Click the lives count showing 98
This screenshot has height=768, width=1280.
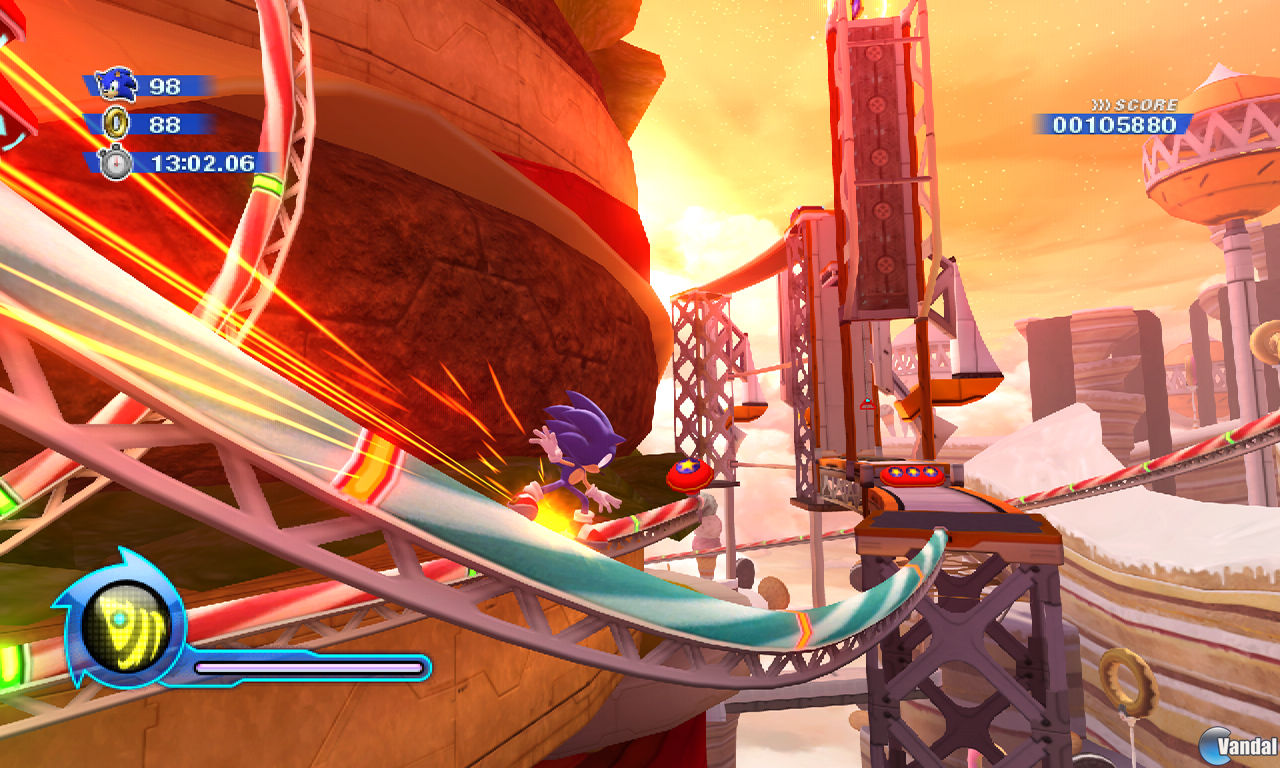tap(165, 87)
